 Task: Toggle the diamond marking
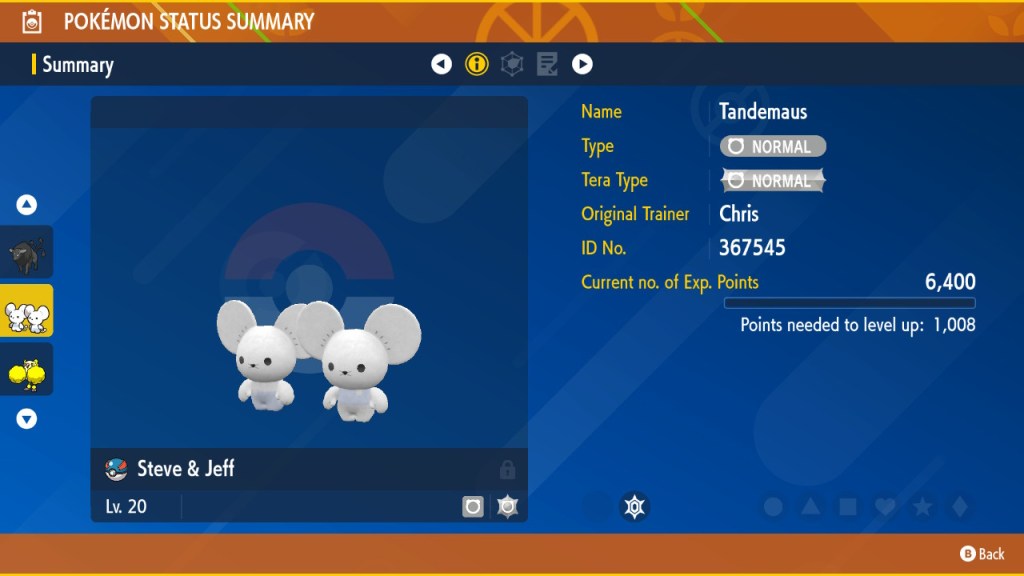click(x=959, y=507)
